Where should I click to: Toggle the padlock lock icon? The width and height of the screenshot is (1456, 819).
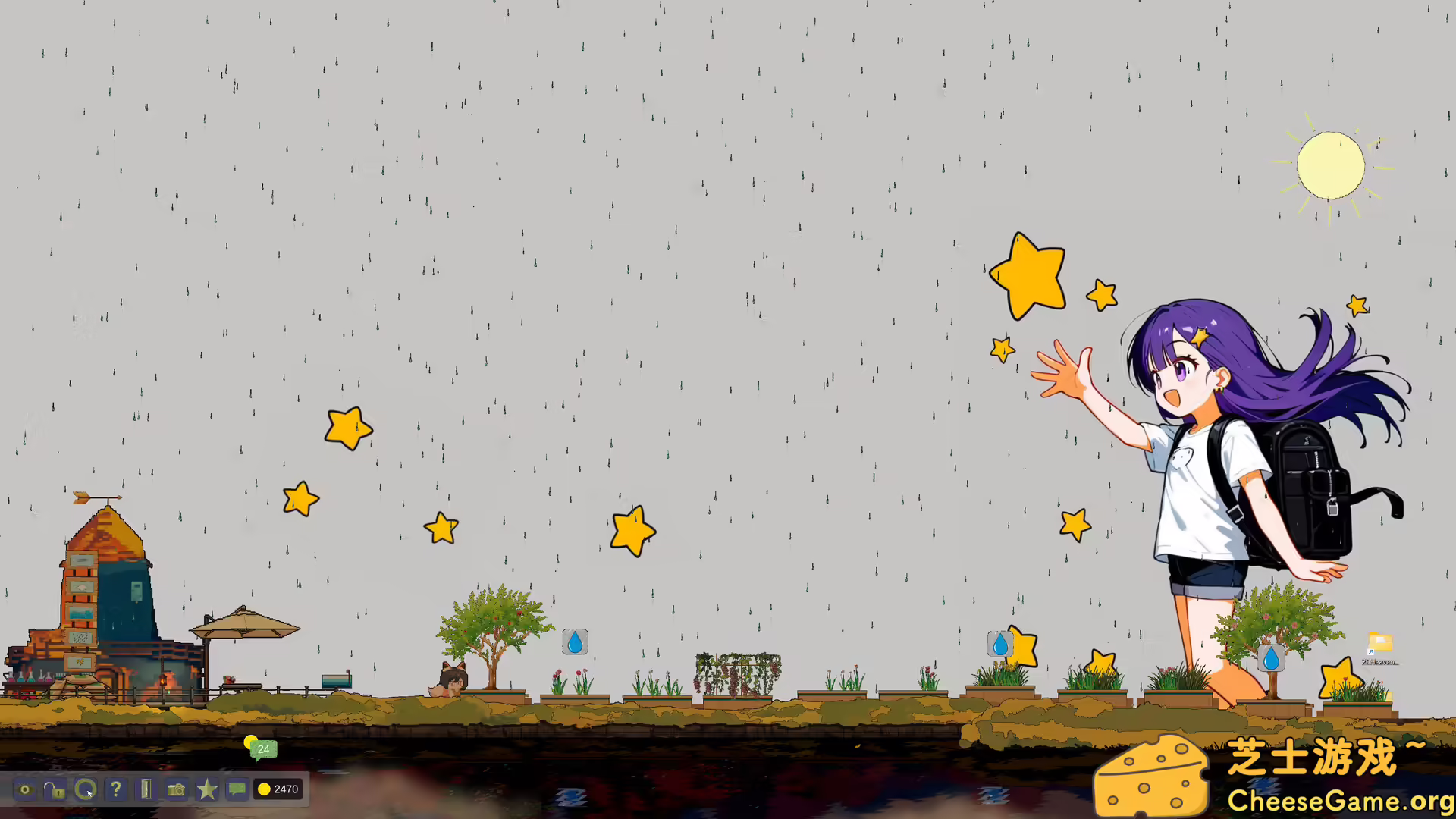pyautogui.click(x=55, y=791)
